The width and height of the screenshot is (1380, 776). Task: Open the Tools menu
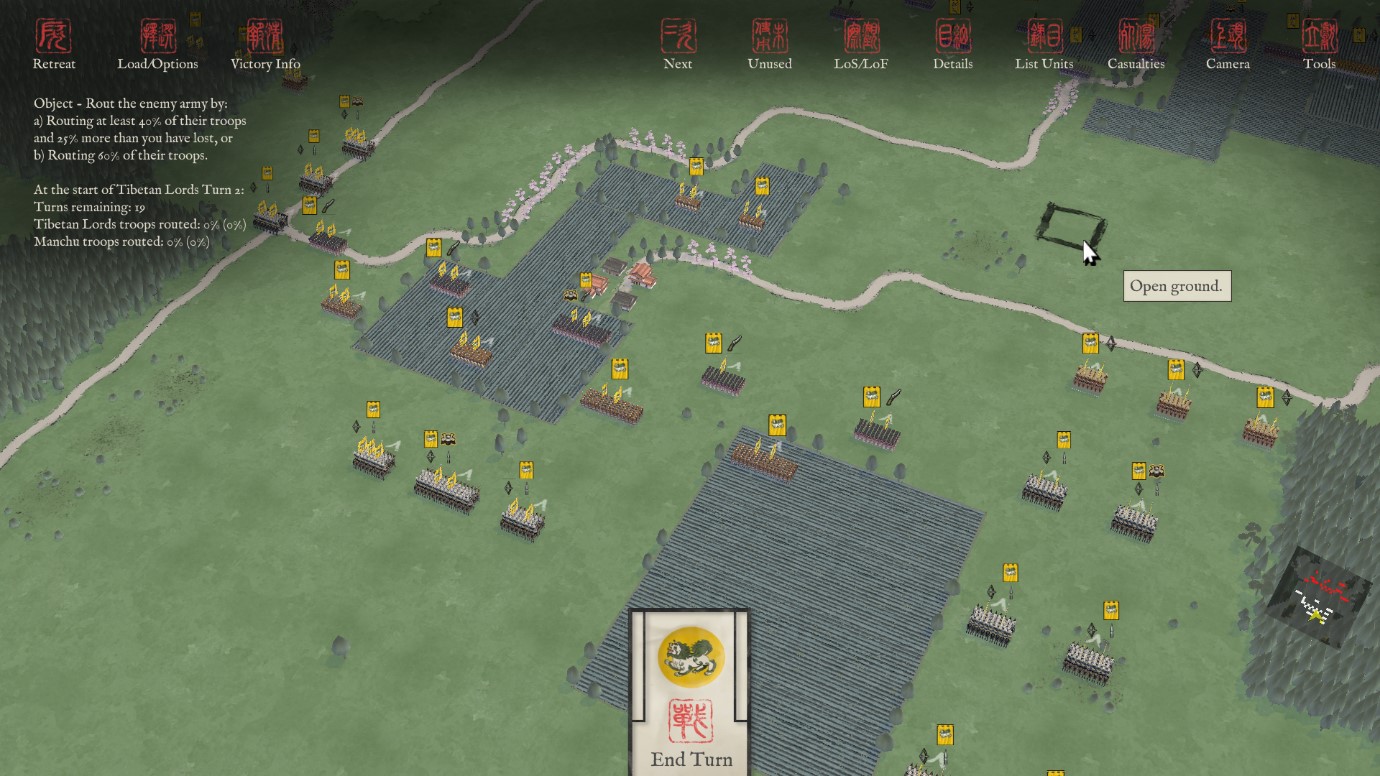point(1319,44)
